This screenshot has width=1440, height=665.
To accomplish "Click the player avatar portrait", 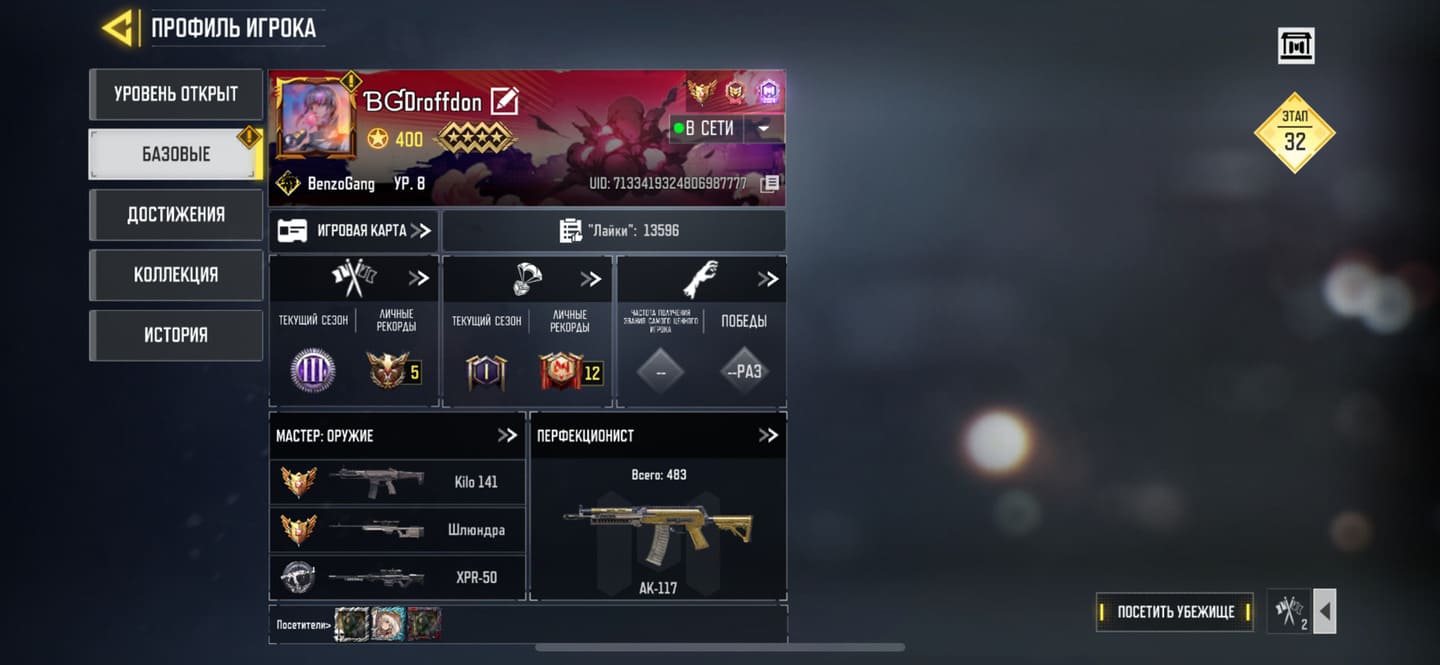I will point(315,119).
